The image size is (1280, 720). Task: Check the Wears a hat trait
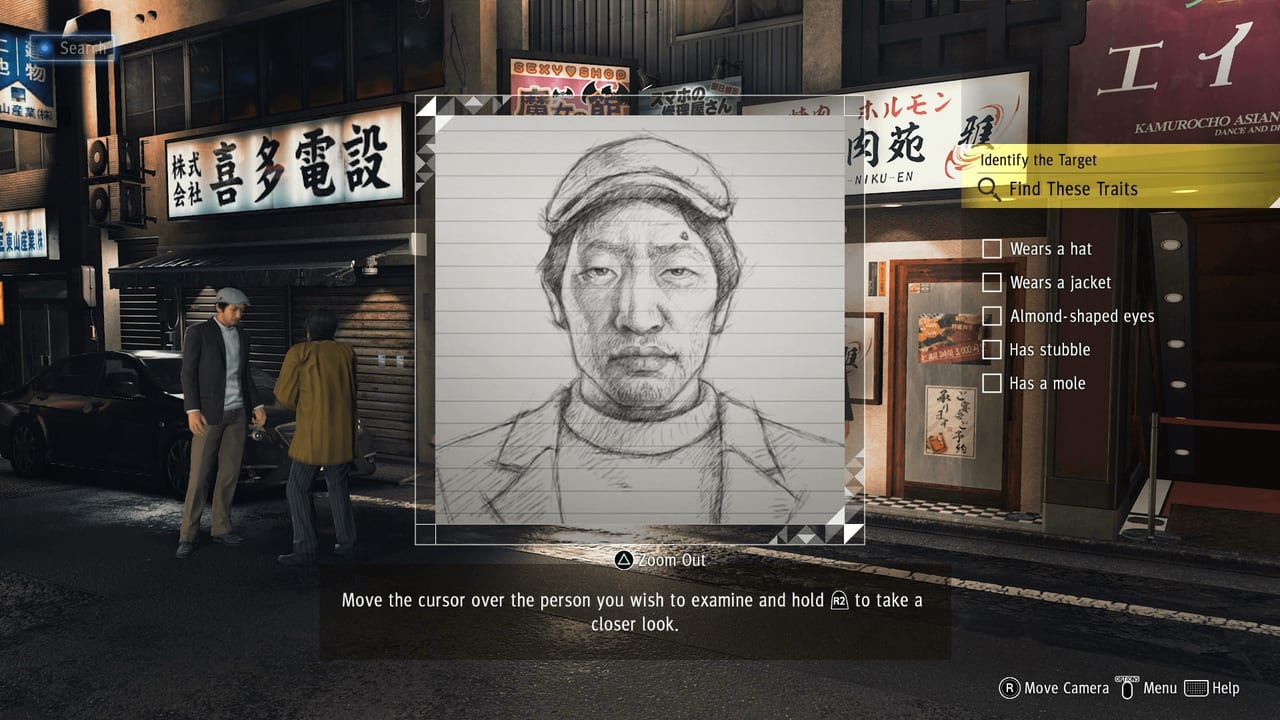(992, 248)
